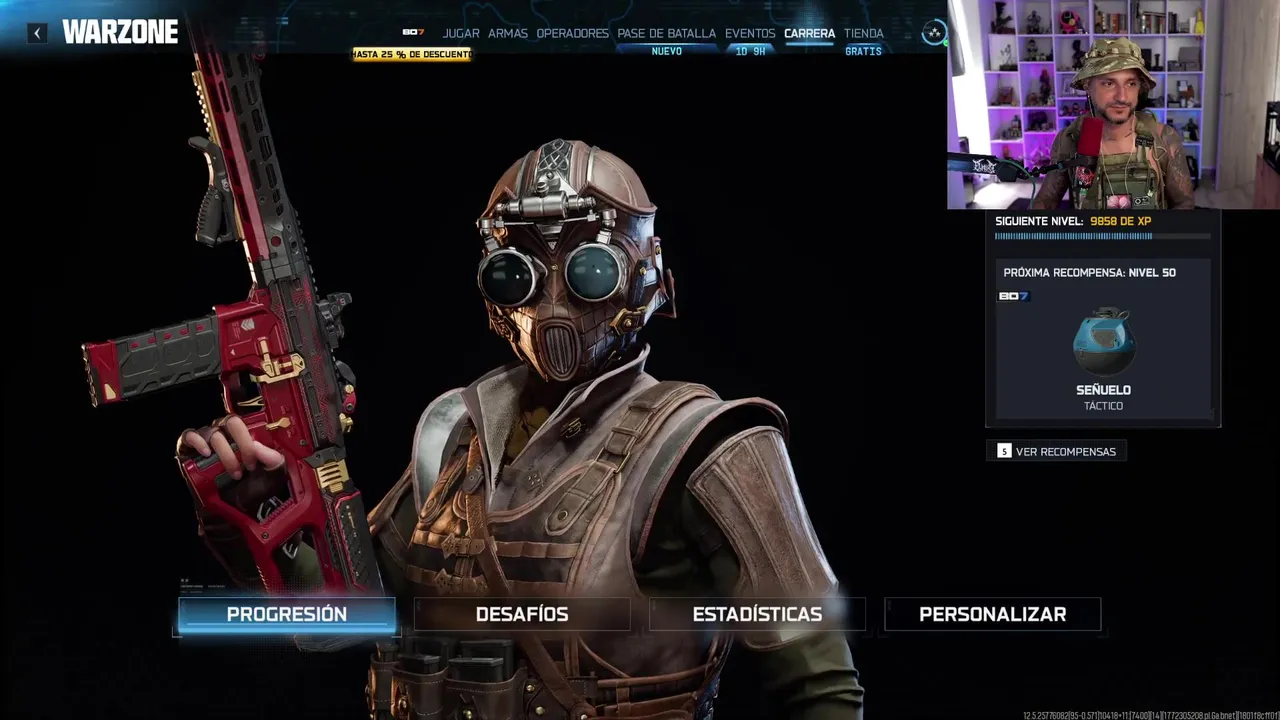The image size is (1280, 720).
Task: Choose the DESAFÍOS section
Action: pos(522,614)
